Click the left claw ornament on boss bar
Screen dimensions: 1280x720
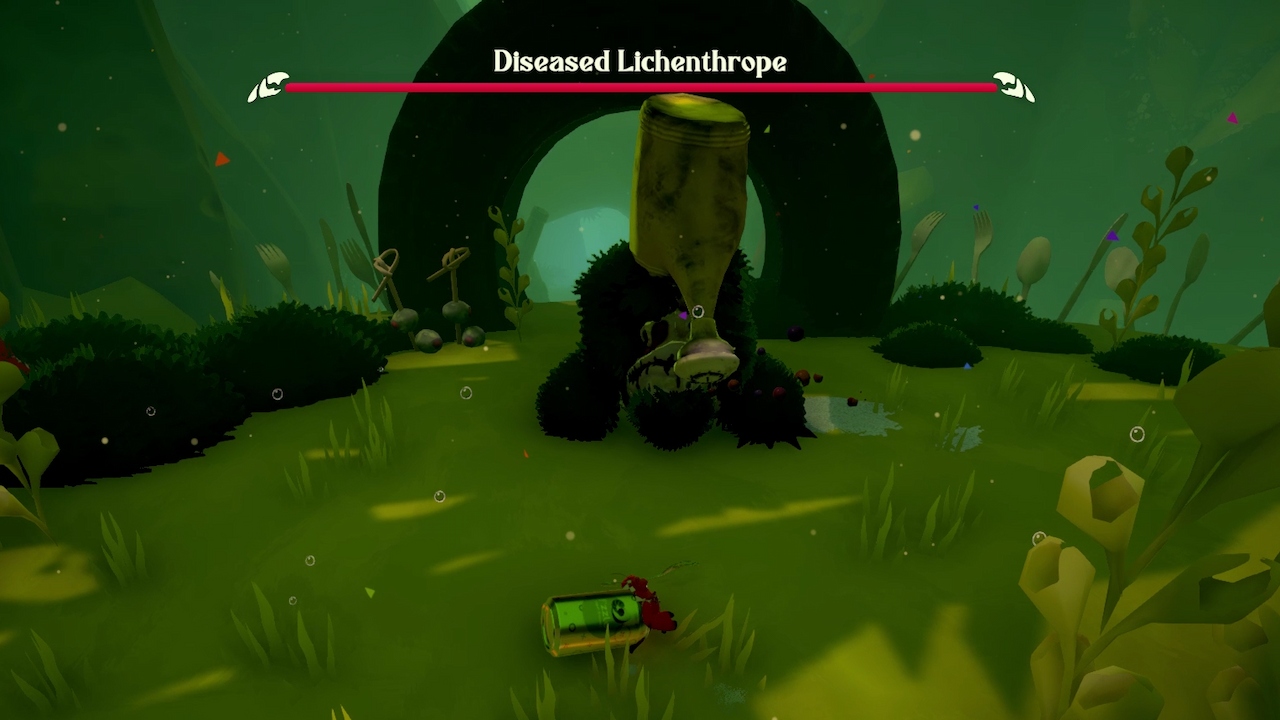coord(266,86)
